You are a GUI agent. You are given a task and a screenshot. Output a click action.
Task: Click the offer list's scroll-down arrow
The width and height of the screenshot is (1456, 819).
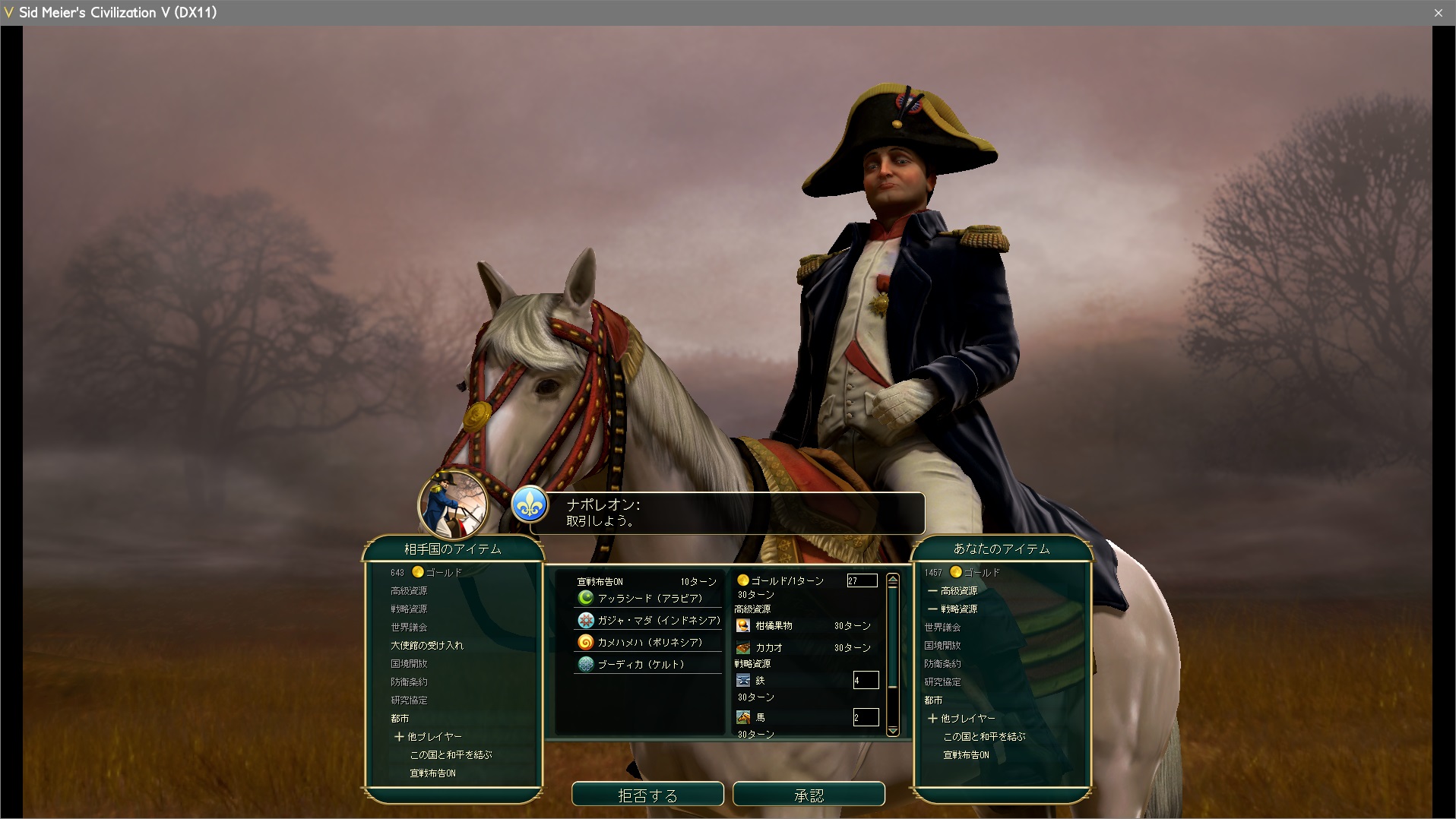coord(893,730)
